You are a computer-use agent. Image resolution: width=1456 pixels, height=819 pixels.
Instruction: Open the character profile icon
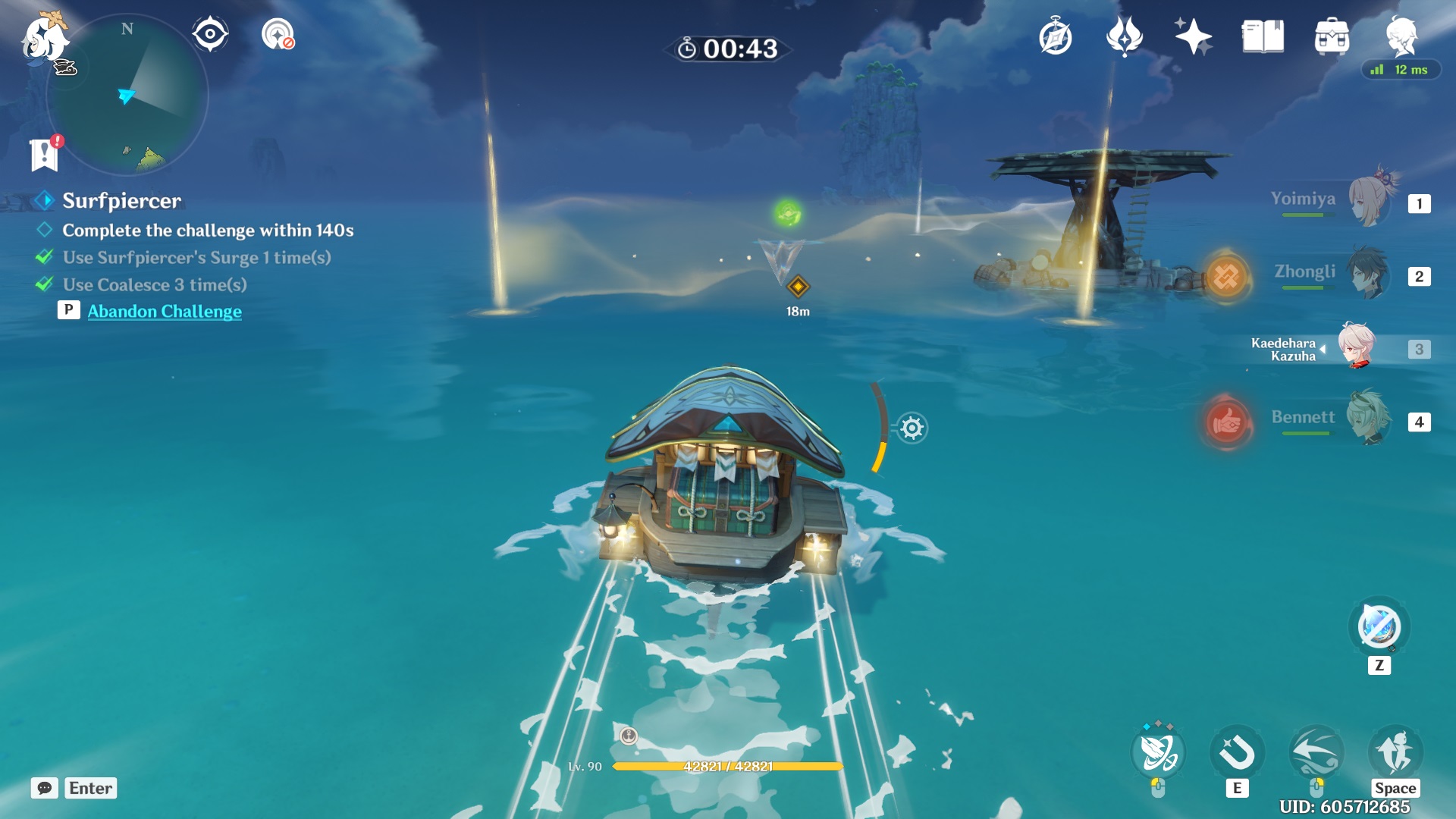pos(1401,36)
